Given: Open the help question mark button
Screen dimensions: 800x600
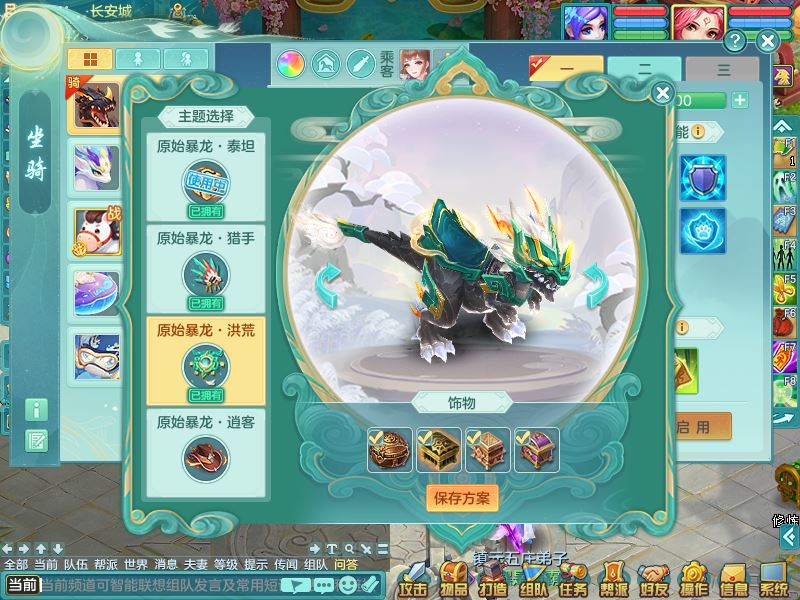Looking at the screenshot, I should [735, 41].
